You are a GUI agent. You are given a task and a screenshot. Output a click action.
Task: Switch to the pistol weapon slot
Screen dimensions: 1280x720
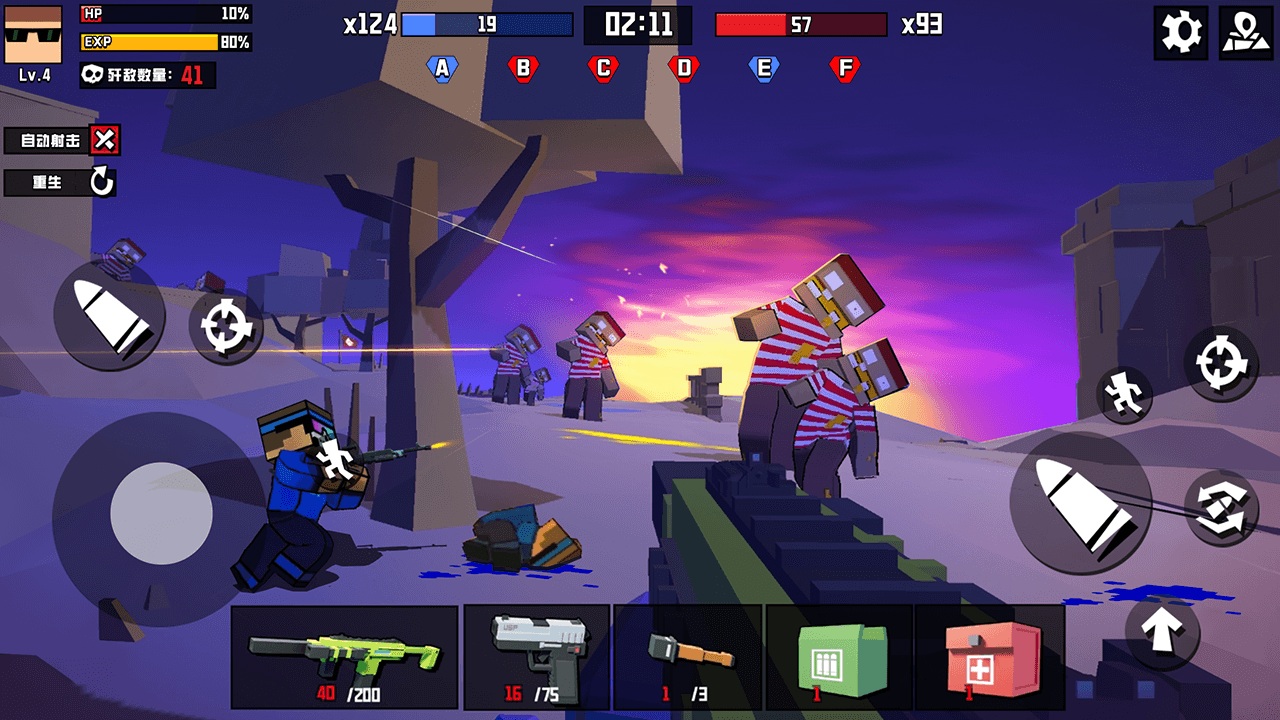536,656
